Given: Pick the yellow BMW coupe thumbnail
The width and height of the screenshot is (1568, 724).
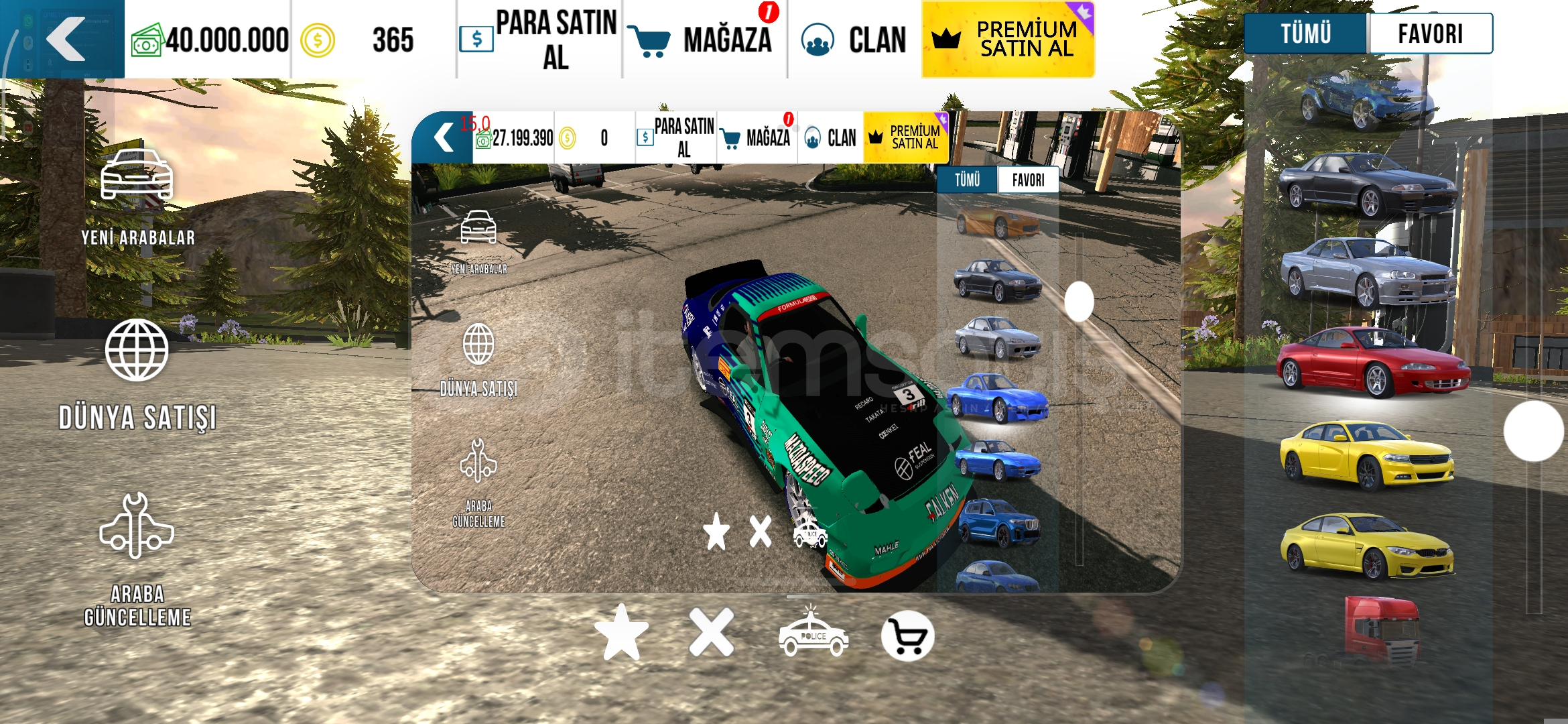Looking at the screenshot, I should 1367,546.
